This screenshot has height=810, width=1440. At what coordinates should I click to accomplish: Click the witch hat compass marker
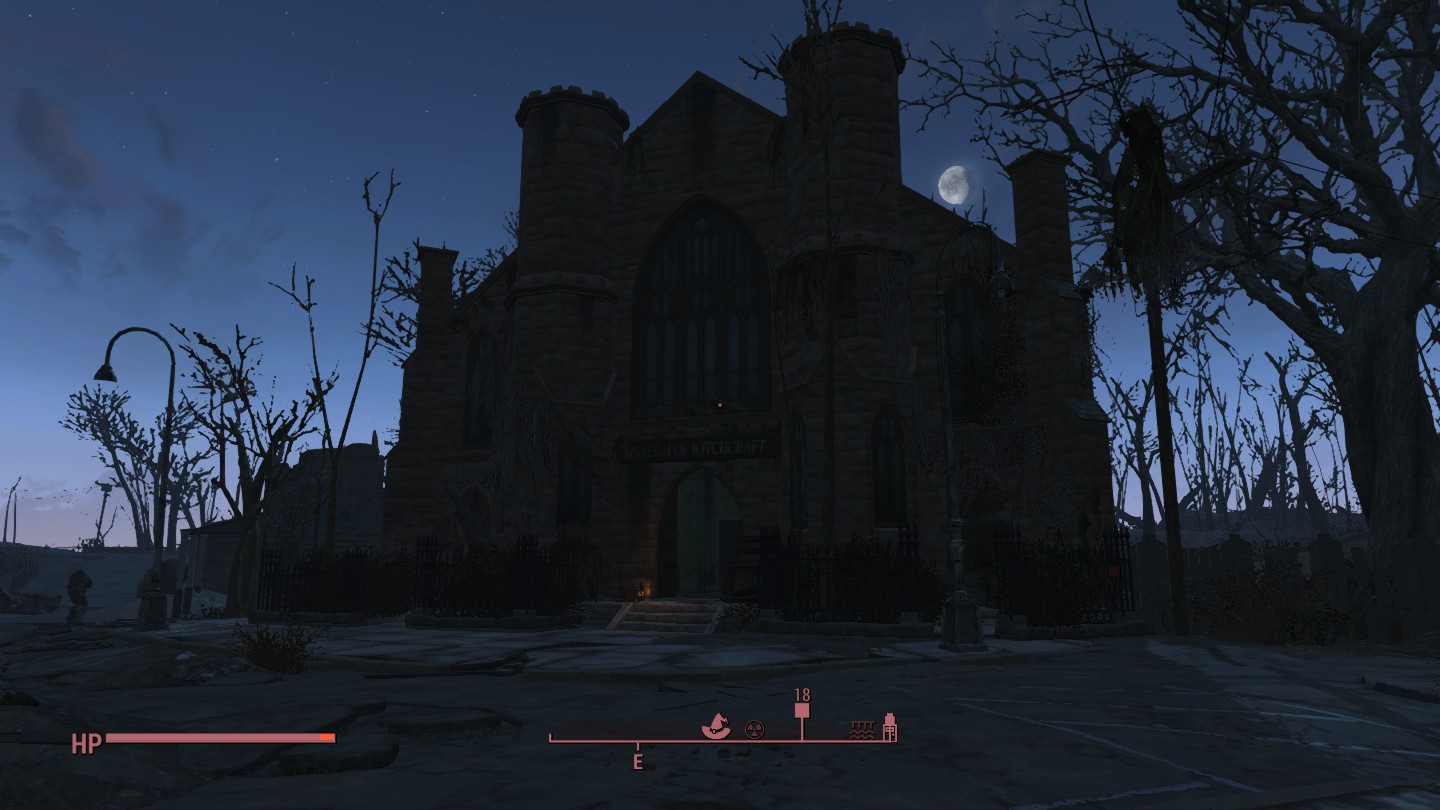point(716,726)
